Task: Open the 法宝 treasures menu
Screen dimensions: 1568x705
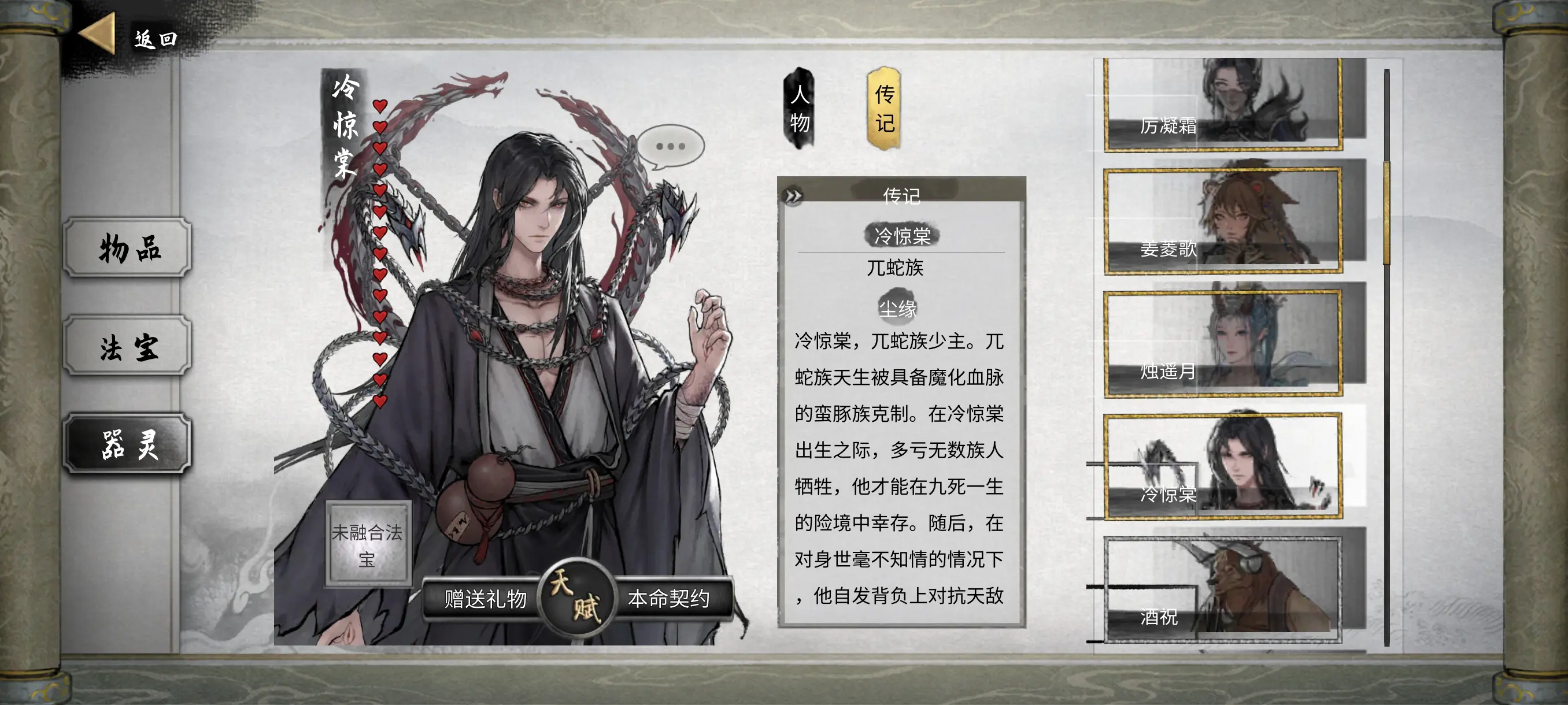Action: 128,346
